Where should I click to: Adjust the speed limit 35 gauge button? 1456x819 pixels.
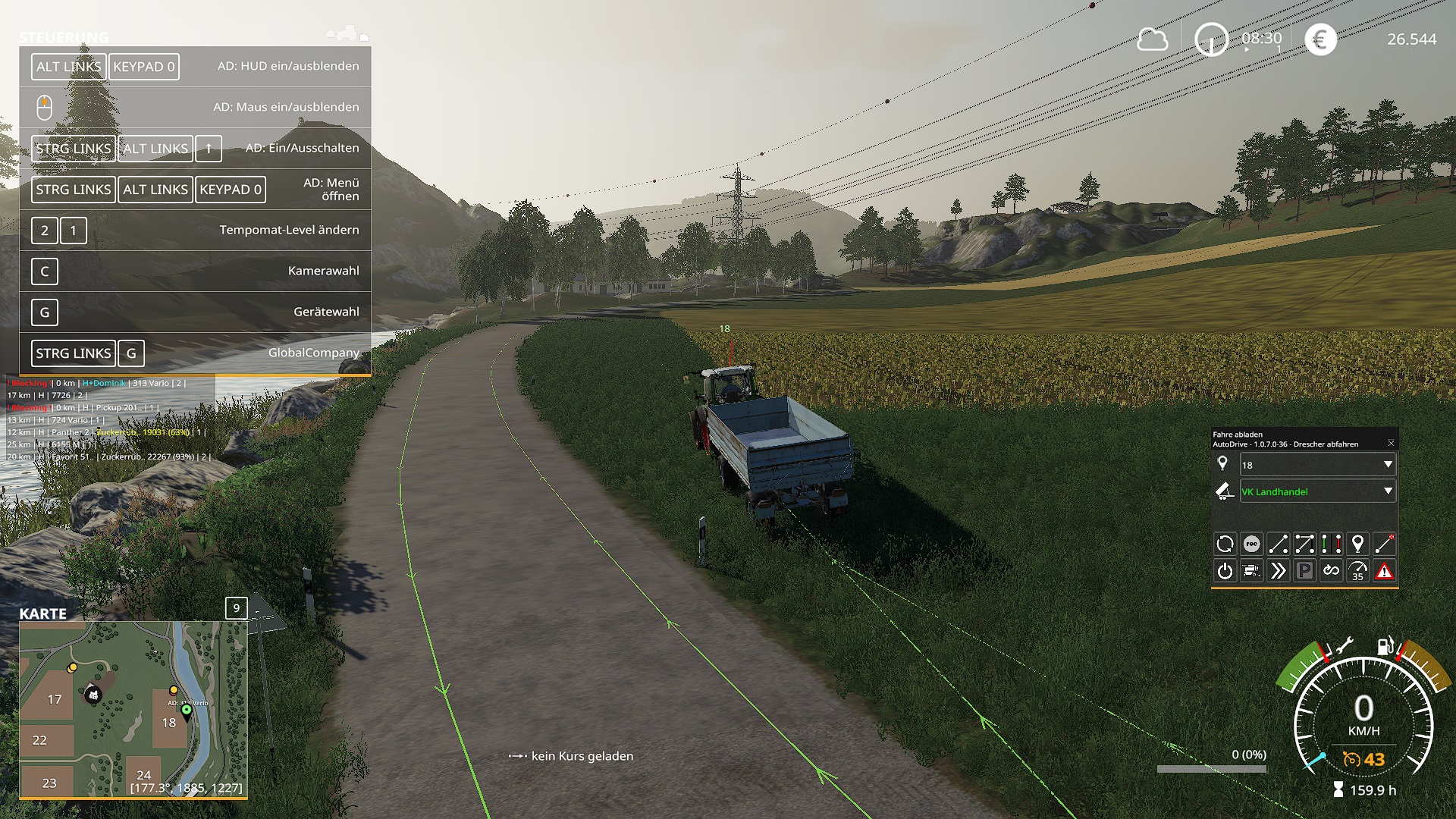point(1357,571)
